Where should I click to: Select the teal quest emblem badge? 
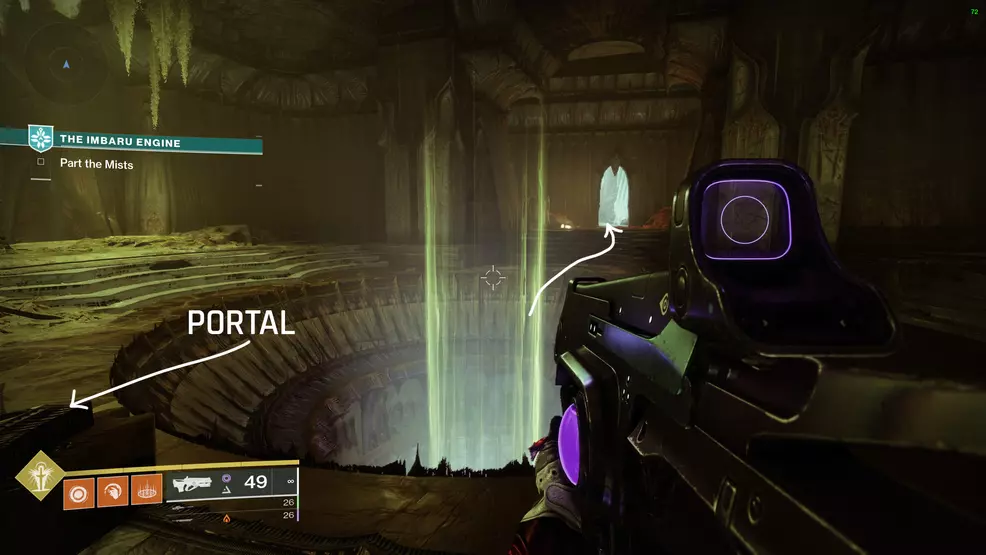click(x=41, y=139)
